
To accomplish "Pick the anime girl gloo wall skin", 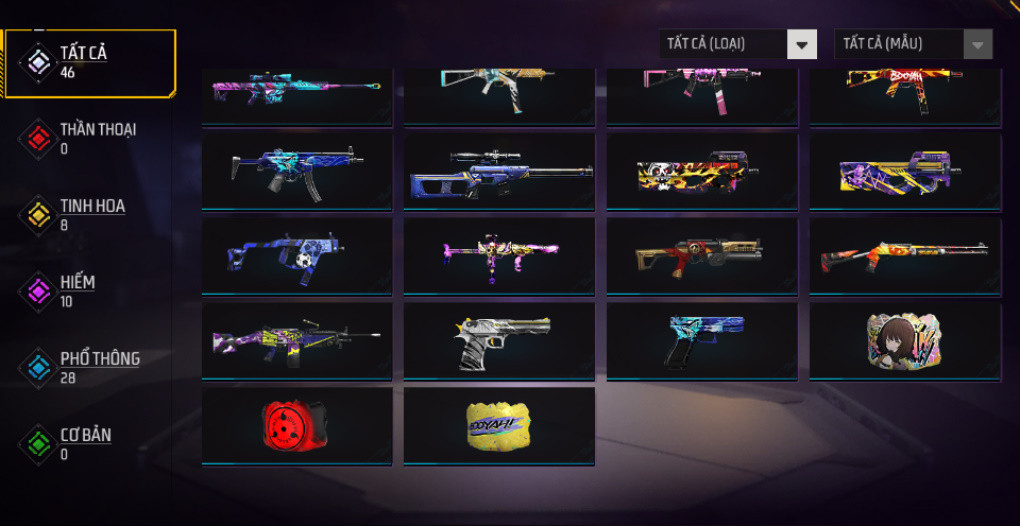I will coord(904,341).
